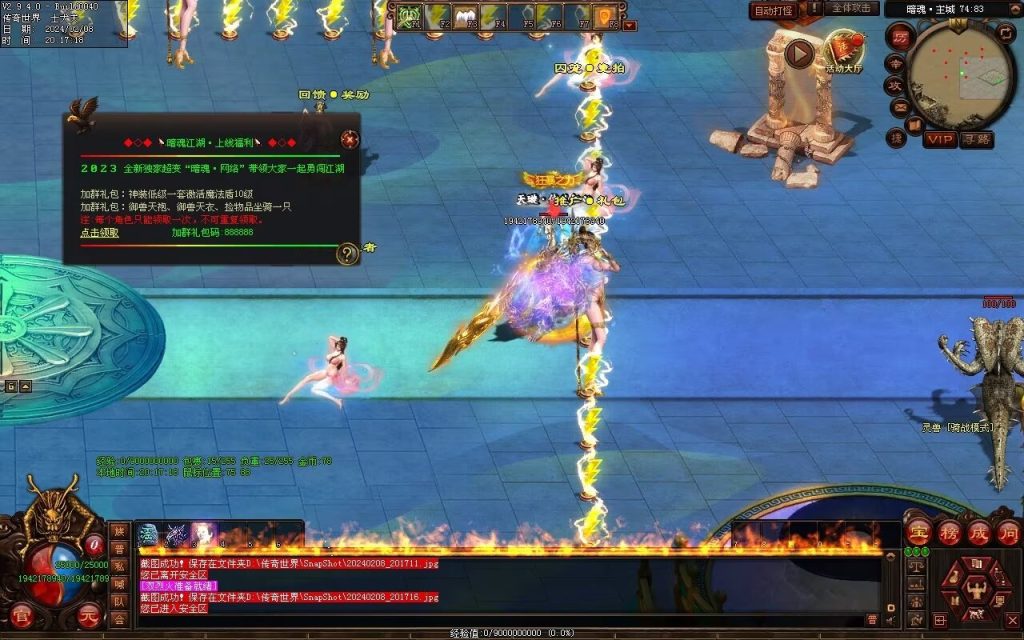1024x640 pixels.
Task: Open the 榜 ranking round button
Action: [948, 531]
